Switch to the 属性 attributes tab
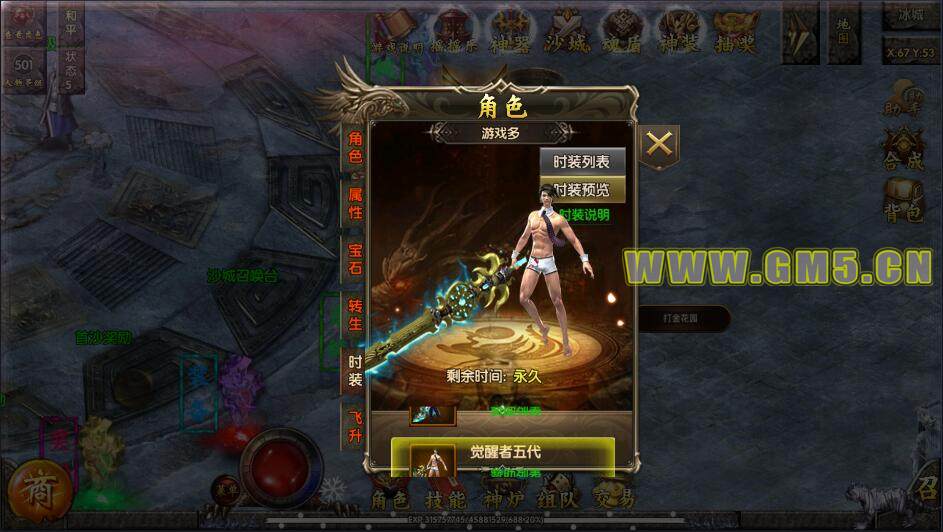 [355, 201]
